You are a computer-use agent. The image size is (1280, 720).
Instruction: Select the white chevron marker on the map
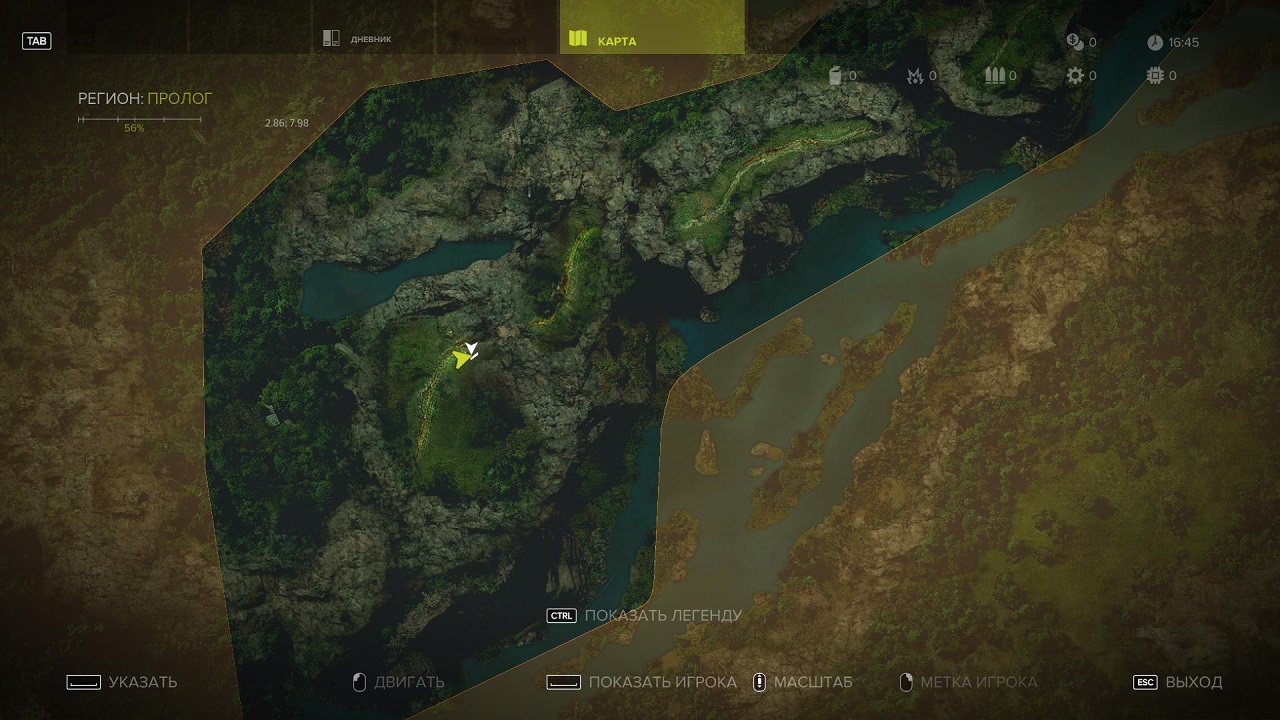pos(472,348)
